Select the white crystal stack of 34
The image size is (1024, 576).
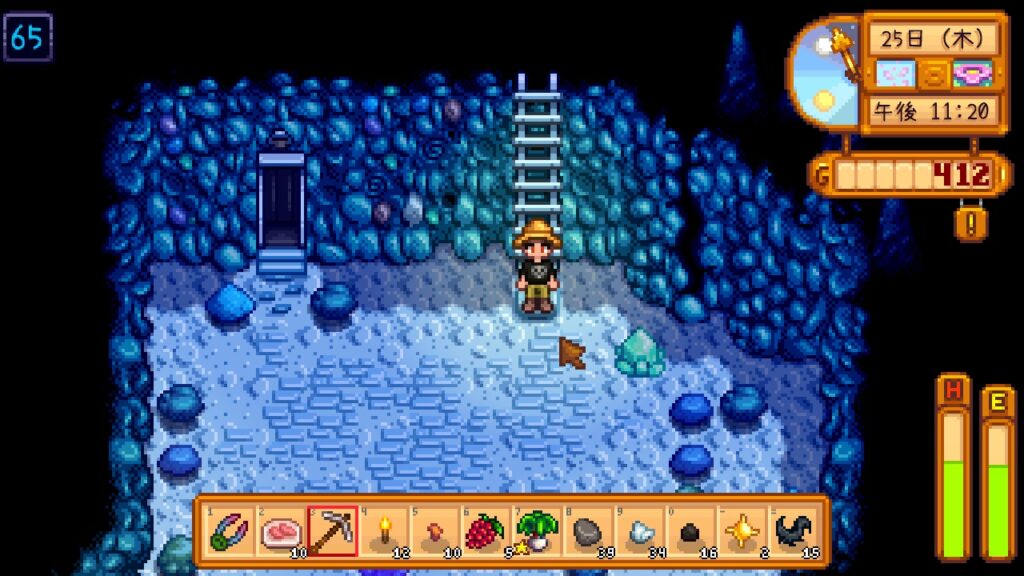(x=640, y=530)
